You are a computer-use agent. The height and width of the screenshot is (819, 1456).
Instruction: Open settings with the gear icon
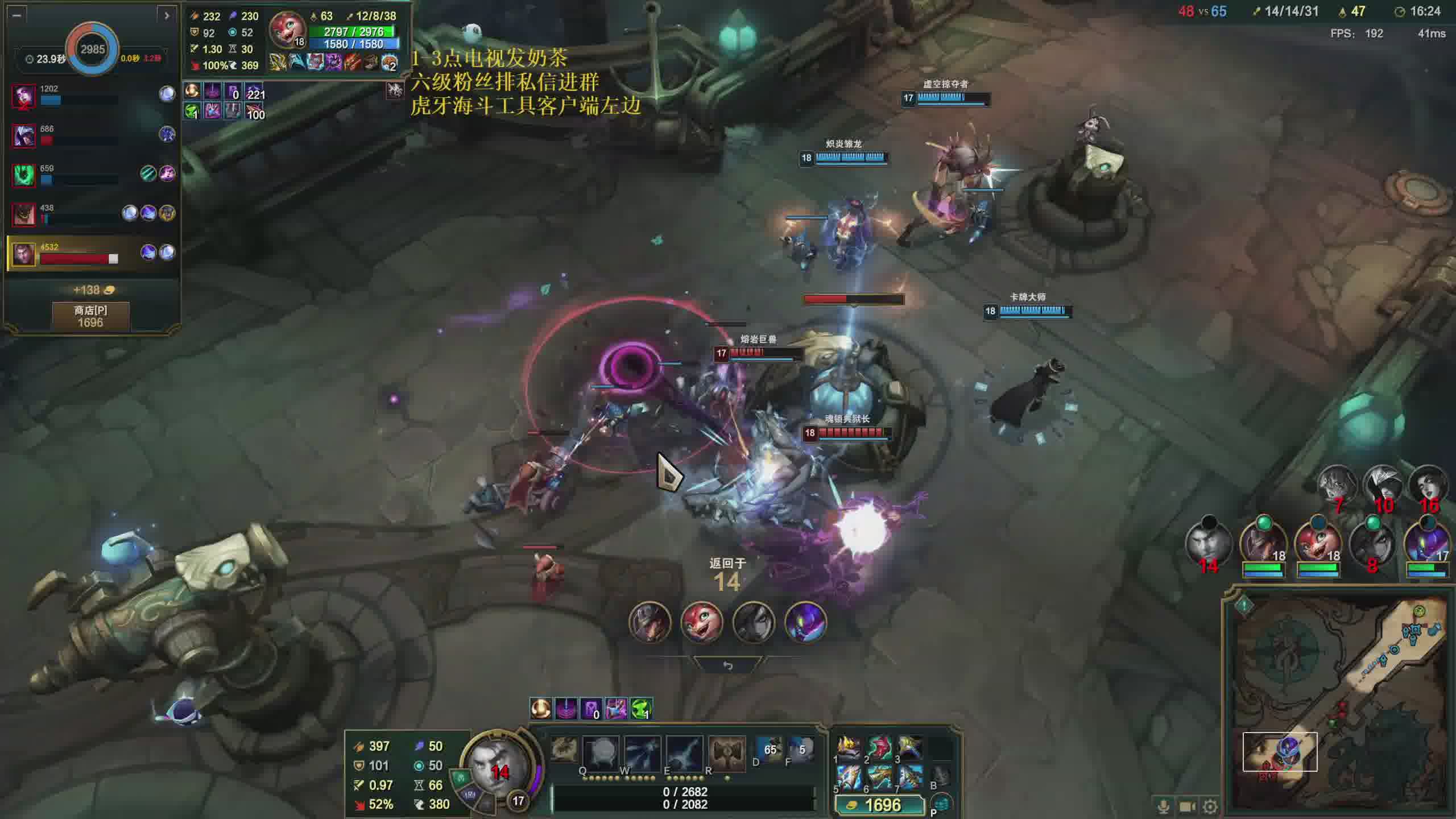(1211, 806)
